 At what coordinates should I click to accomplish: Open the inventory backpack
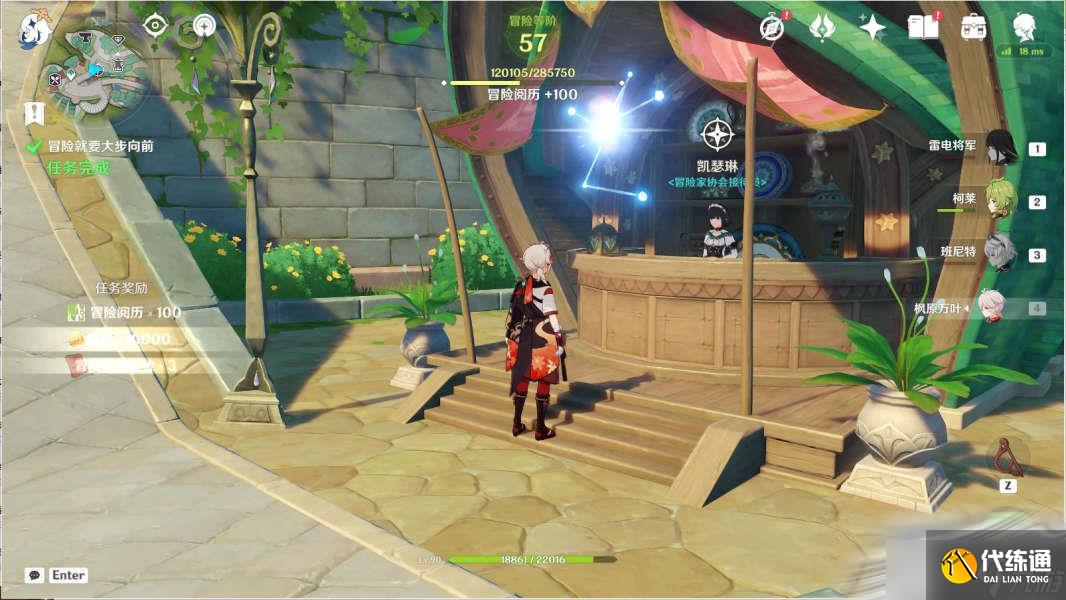(973, 27)
